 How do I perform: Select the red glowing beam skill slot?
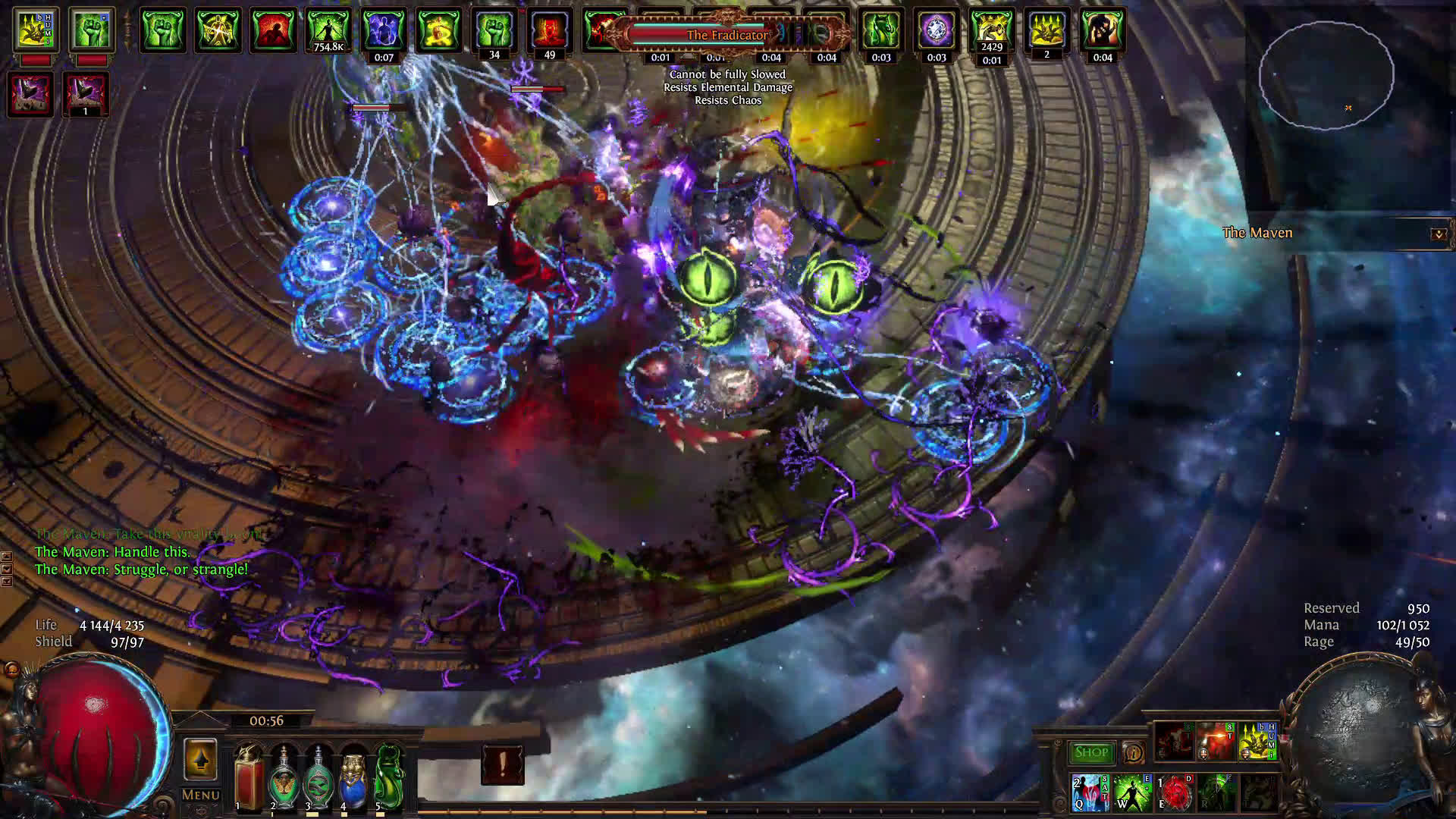(x=1216, y=742)
